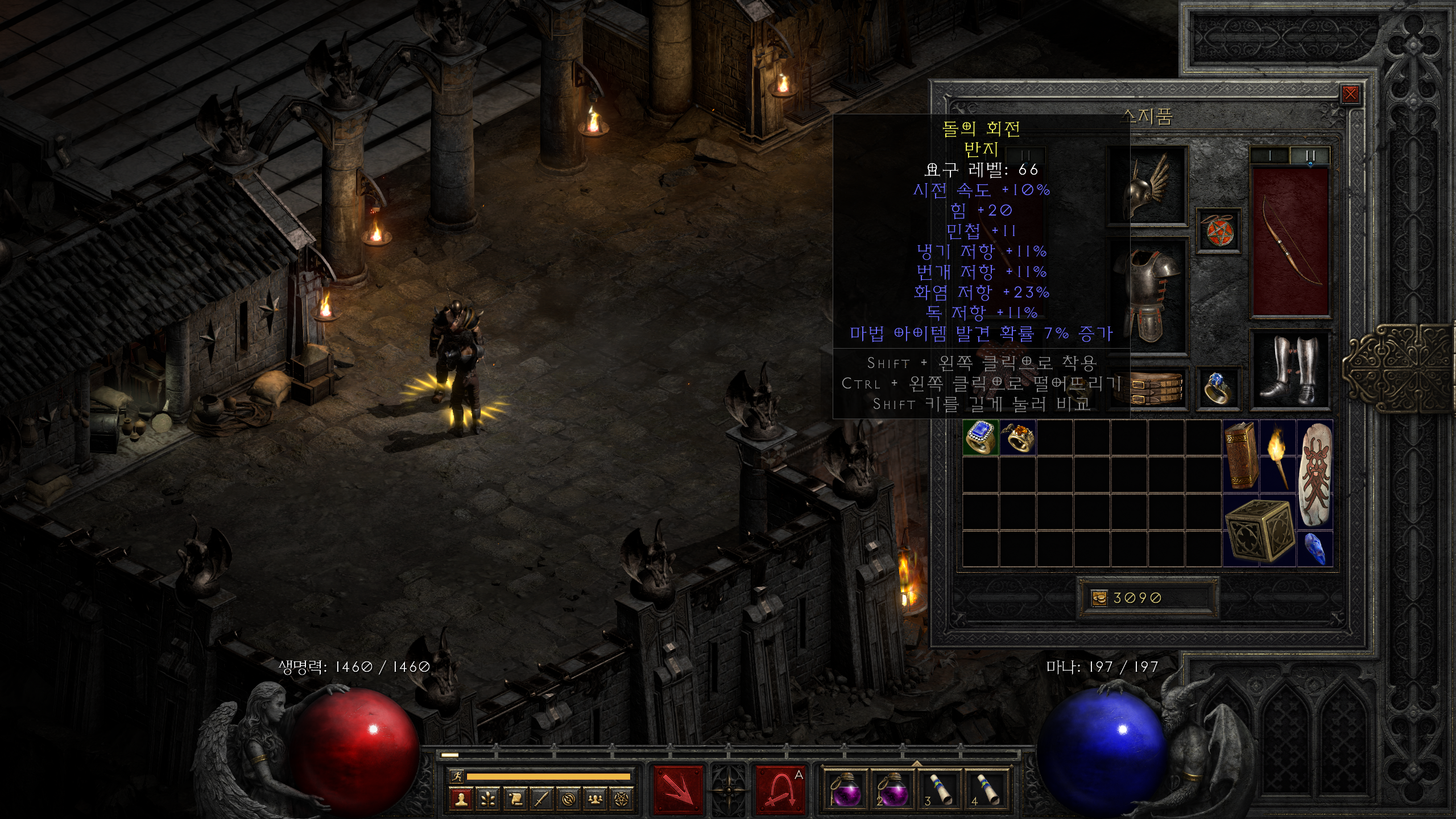Use the purple potion in belt slot 1
Image resolution: width=1456 pixels, height=819 pixels.
[845, 789]
